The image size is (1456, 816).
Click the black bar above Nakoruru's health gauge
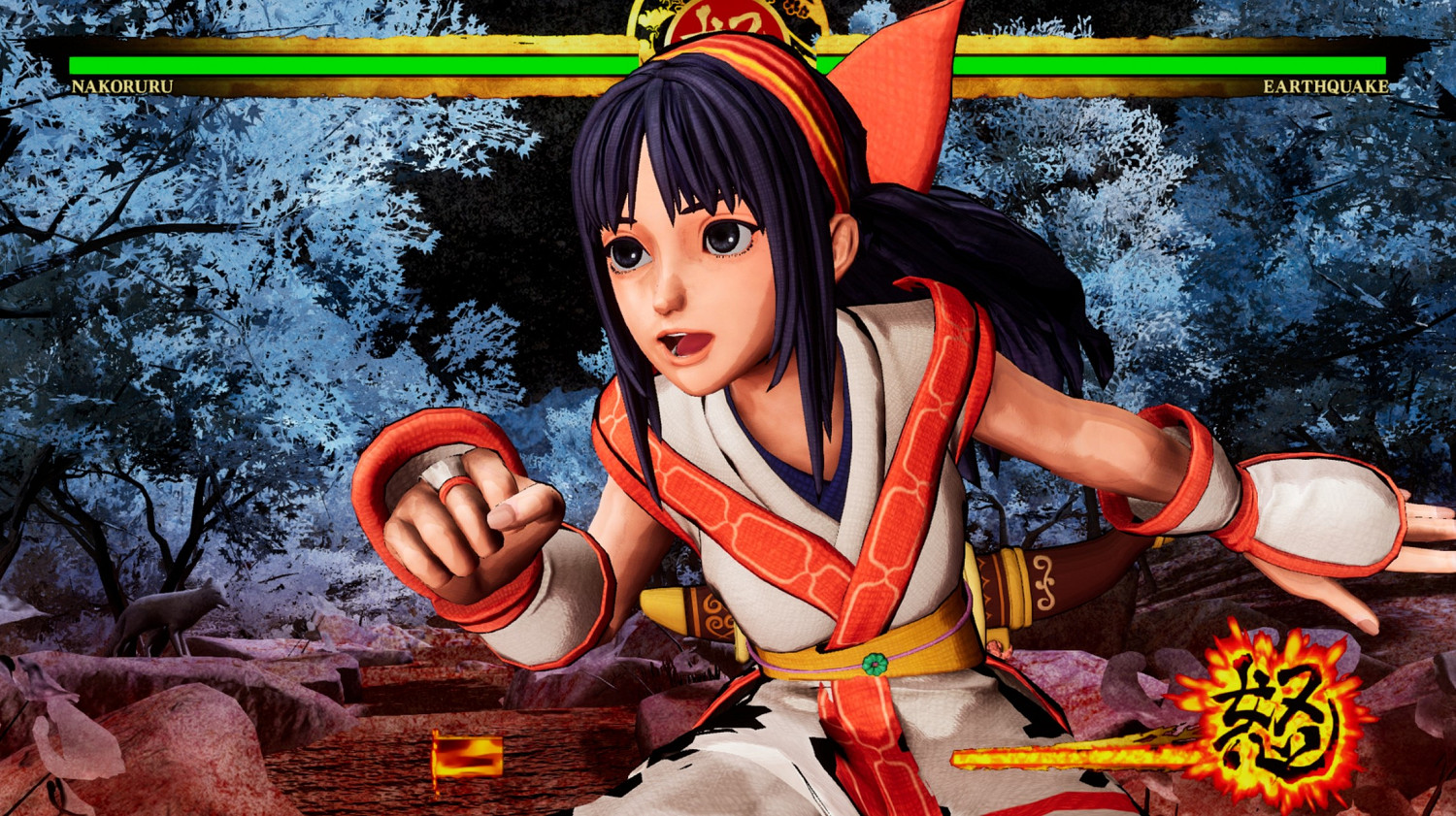[291, 47]
